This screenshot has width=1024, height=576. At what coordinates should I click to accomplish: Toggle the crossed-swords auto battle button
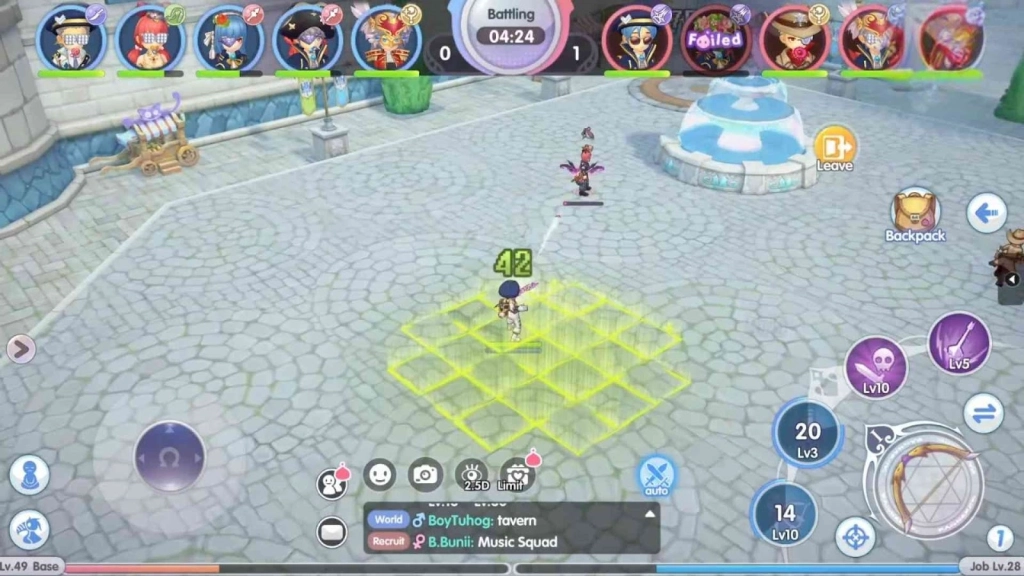pos(656,475)
